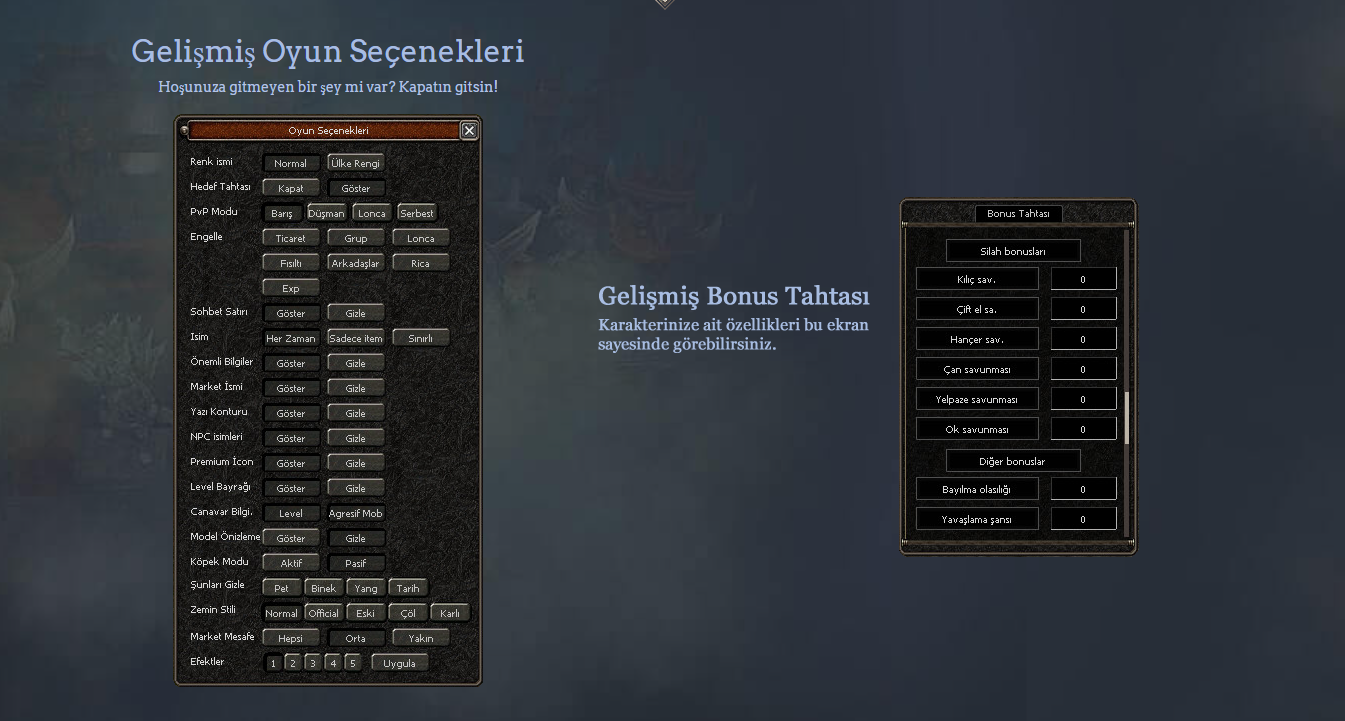Select Kapat for Hedef Tahtası
This screenshot has width=1345, height=721.
coord(291,188)
